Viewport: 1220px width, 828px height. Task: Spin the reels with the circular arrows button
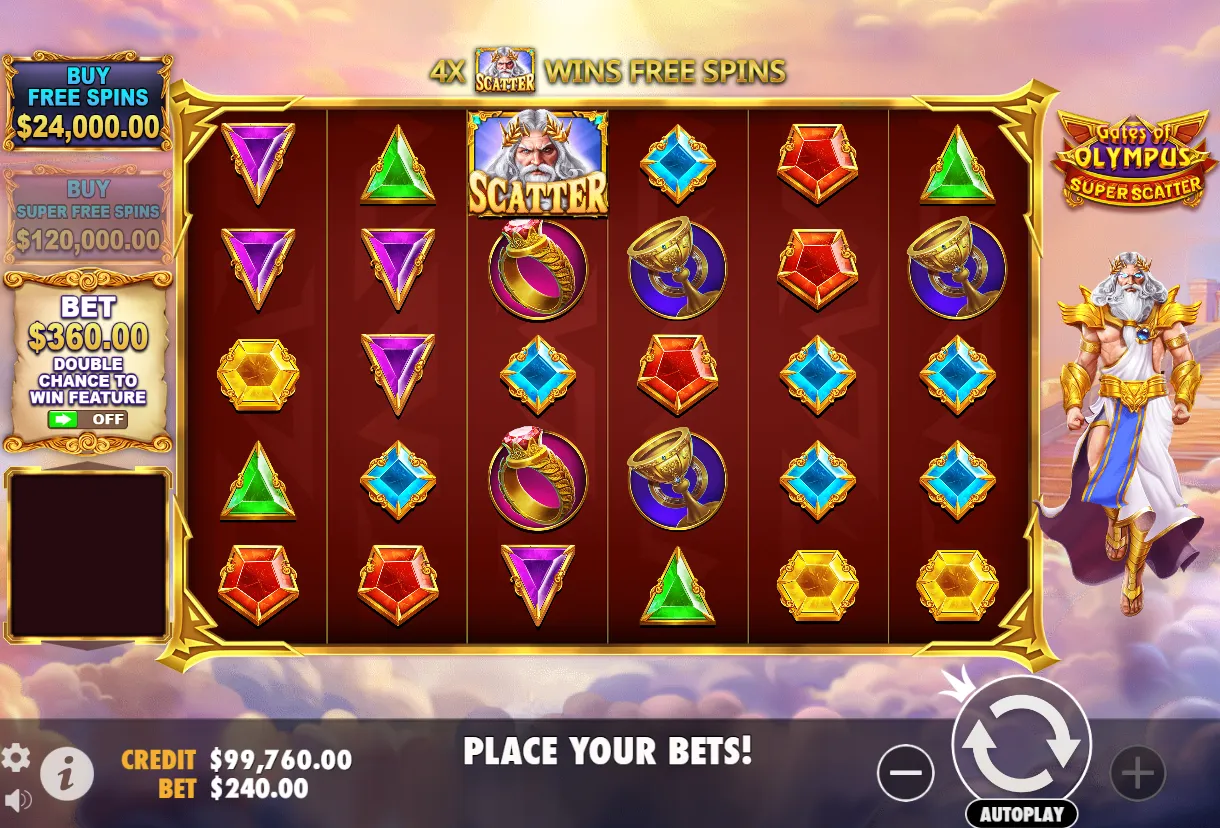1021,745
